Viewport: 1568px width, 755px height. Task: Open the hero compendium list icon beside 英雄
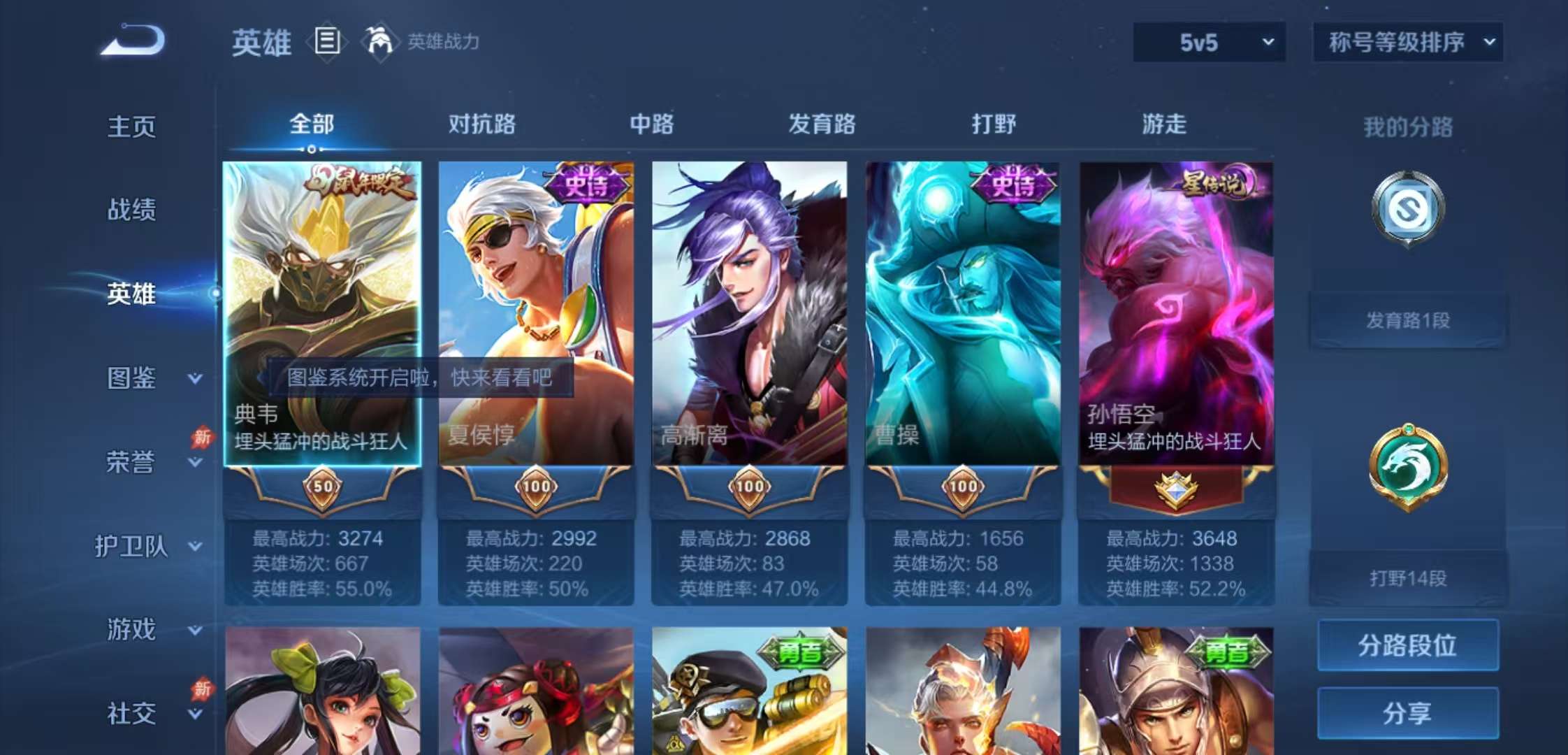326,41
